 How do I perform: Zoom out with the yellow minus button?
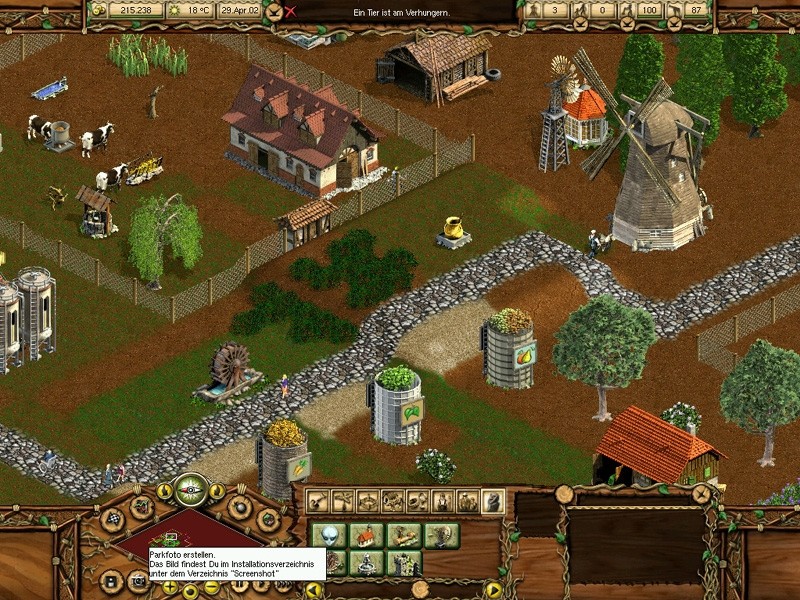tap(212, 587)
